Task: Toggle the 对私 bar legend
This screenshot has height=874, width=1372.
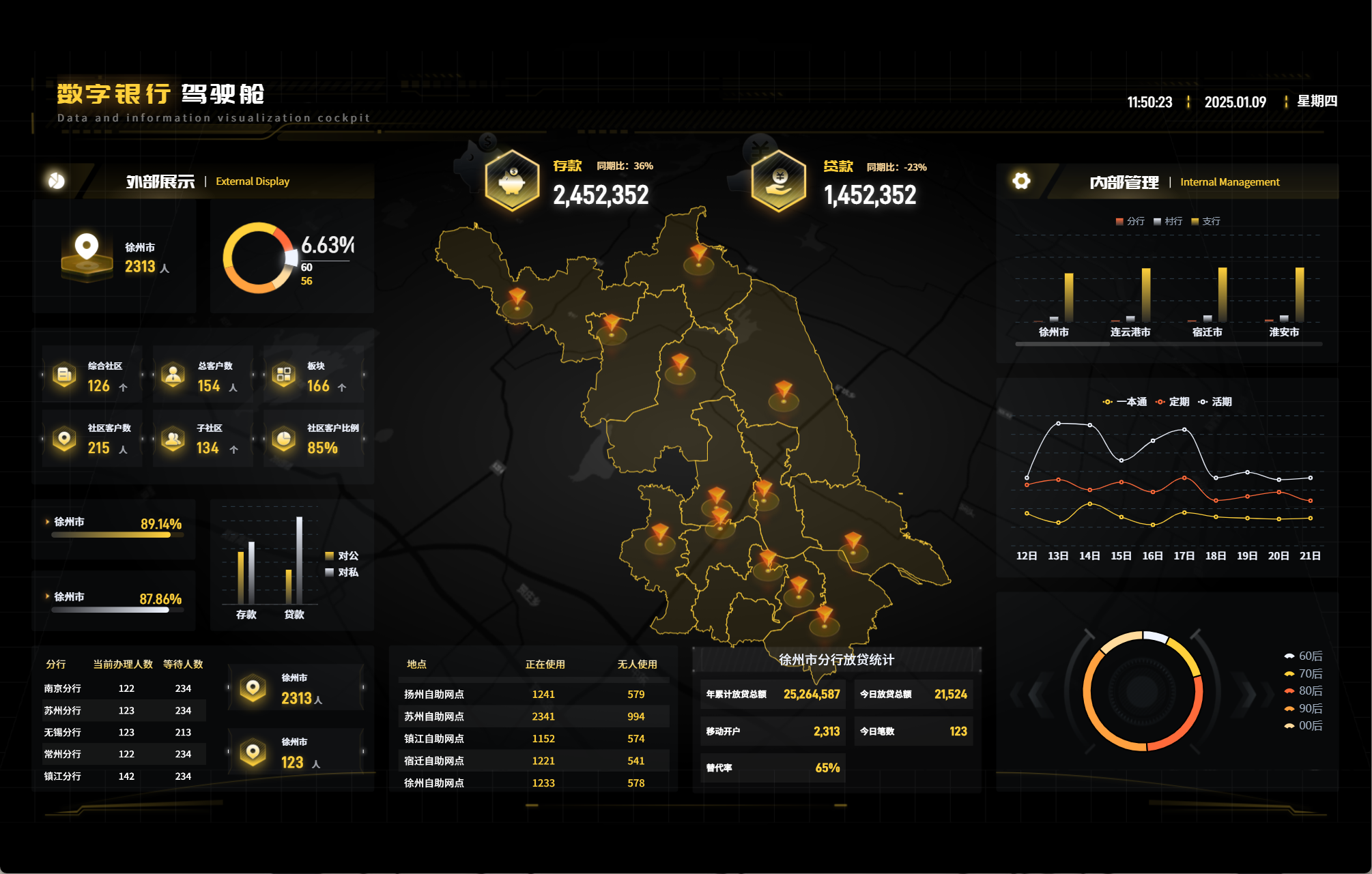Action: (342, 572)
